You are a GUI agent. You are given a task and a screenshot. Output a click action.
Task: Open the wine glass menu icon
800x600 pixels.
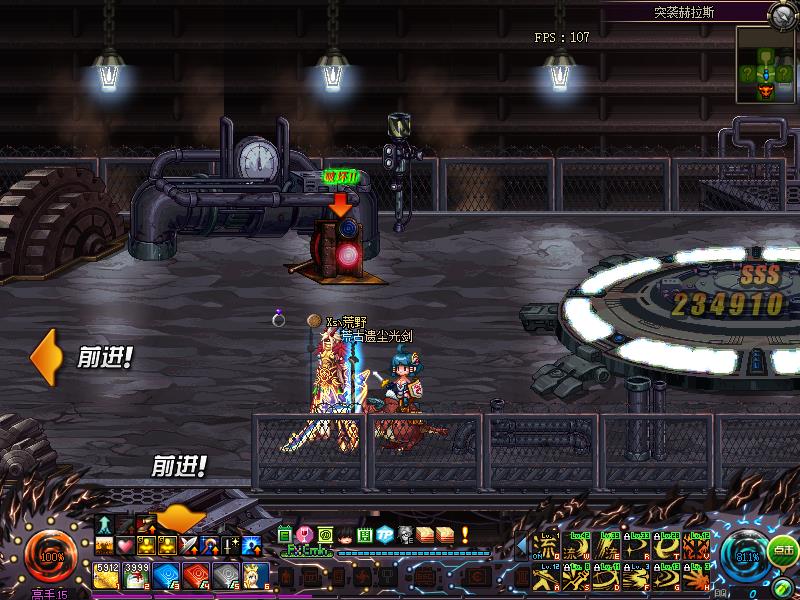(306, 534)
